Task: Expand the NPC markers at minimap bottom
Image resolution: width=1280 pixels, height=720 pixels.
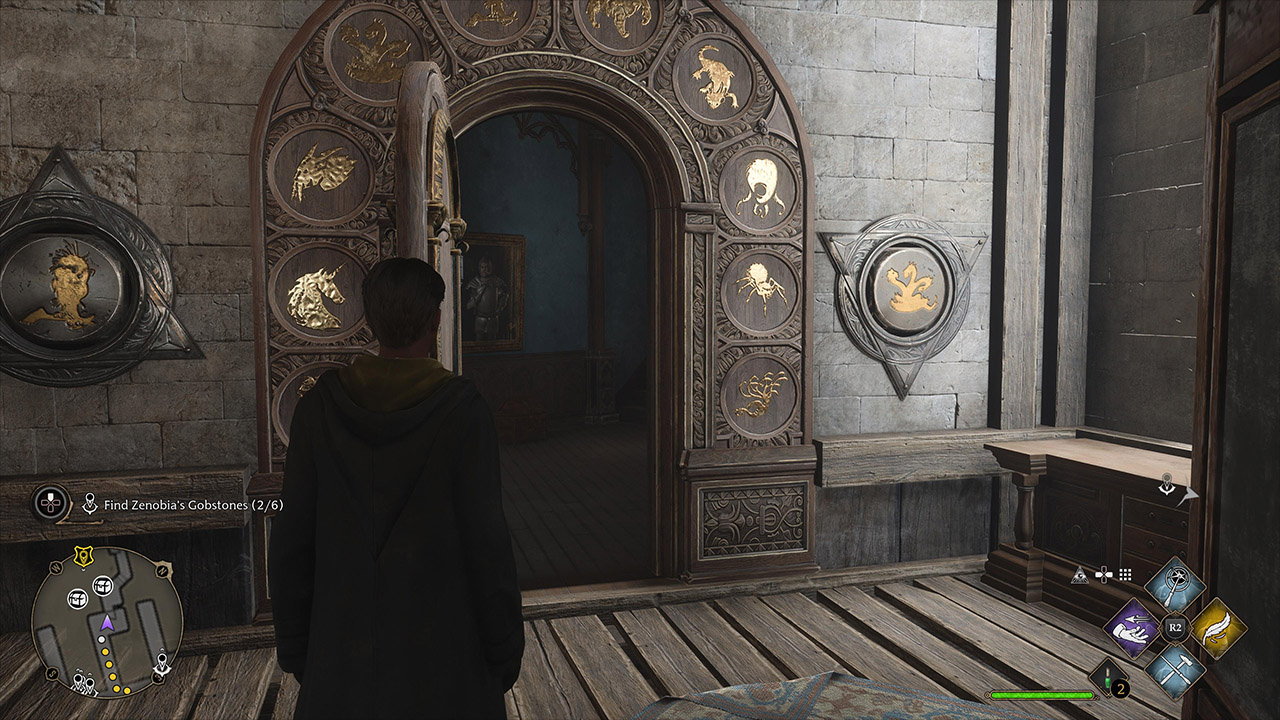Action: (83, 682)
